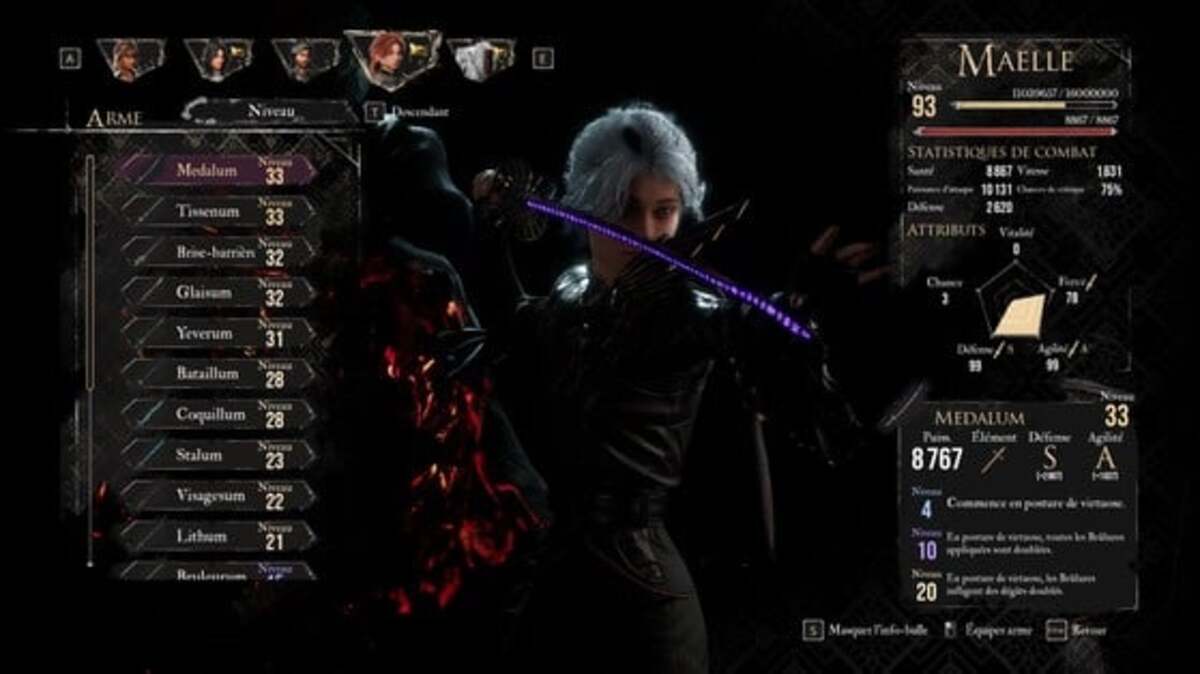Select the Medalum weapon entry

point(215,171)
